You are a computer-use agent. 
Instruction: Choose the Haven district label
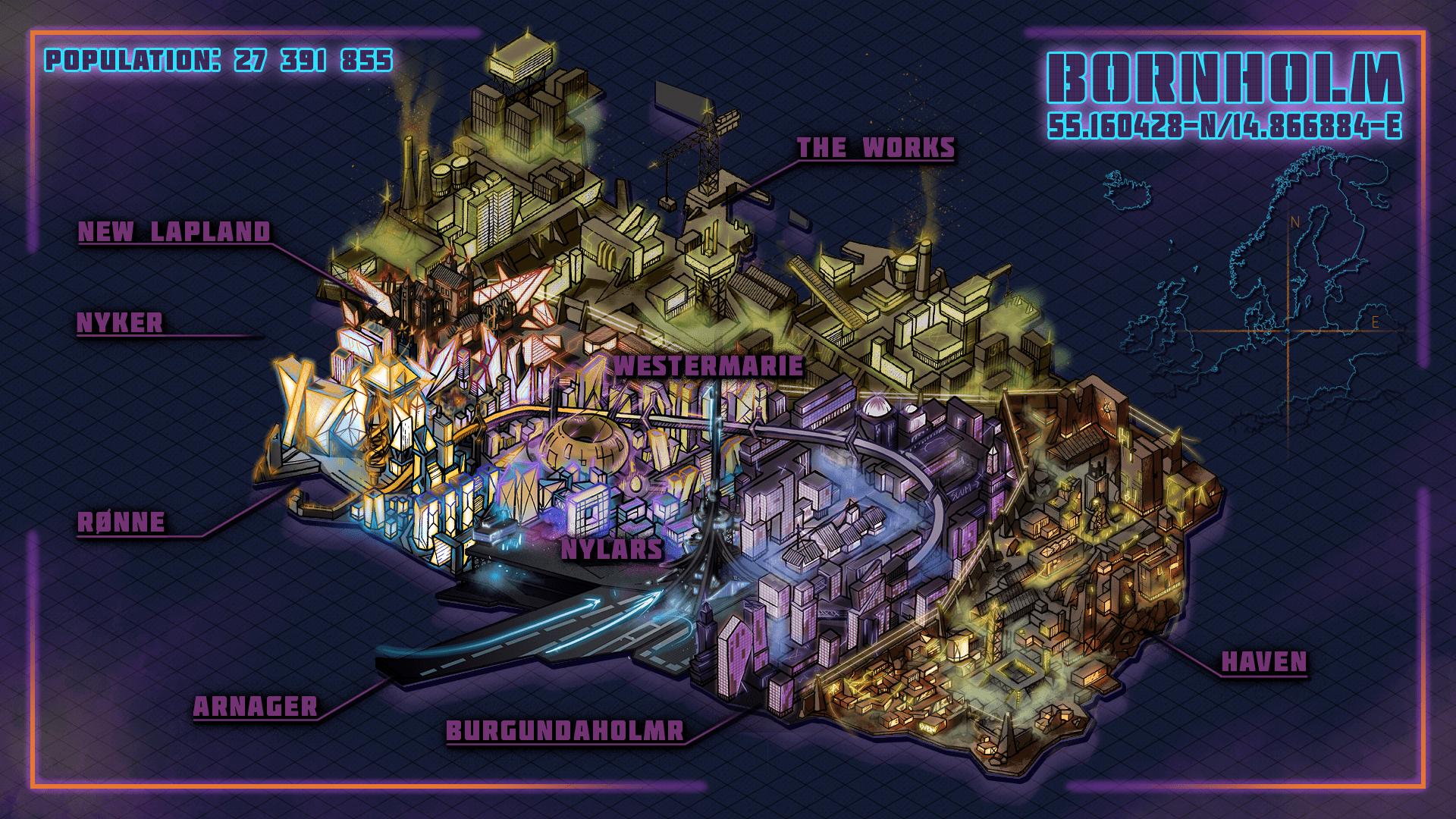[1264, 663]
